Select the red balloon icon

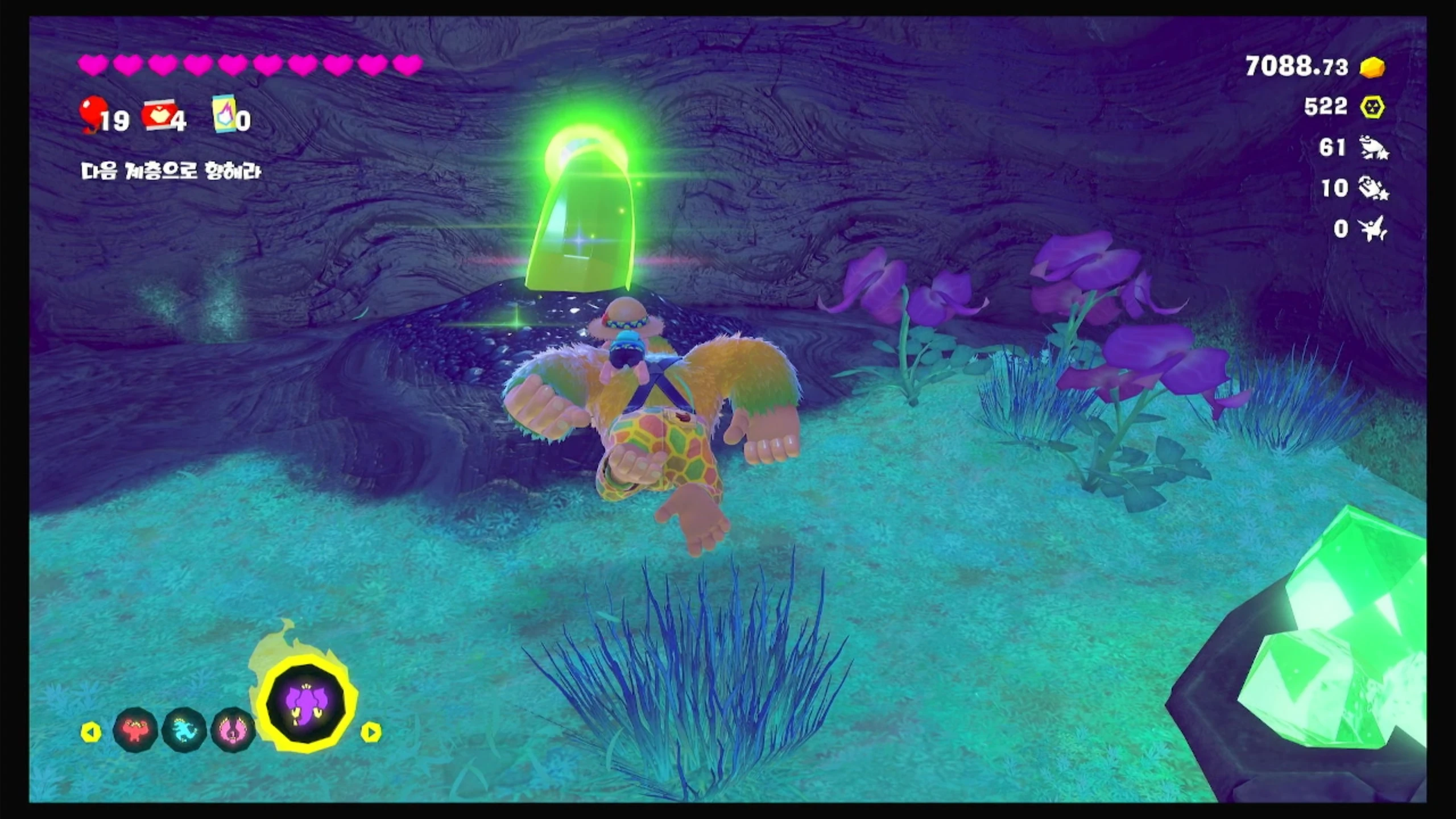coord(90,113)
